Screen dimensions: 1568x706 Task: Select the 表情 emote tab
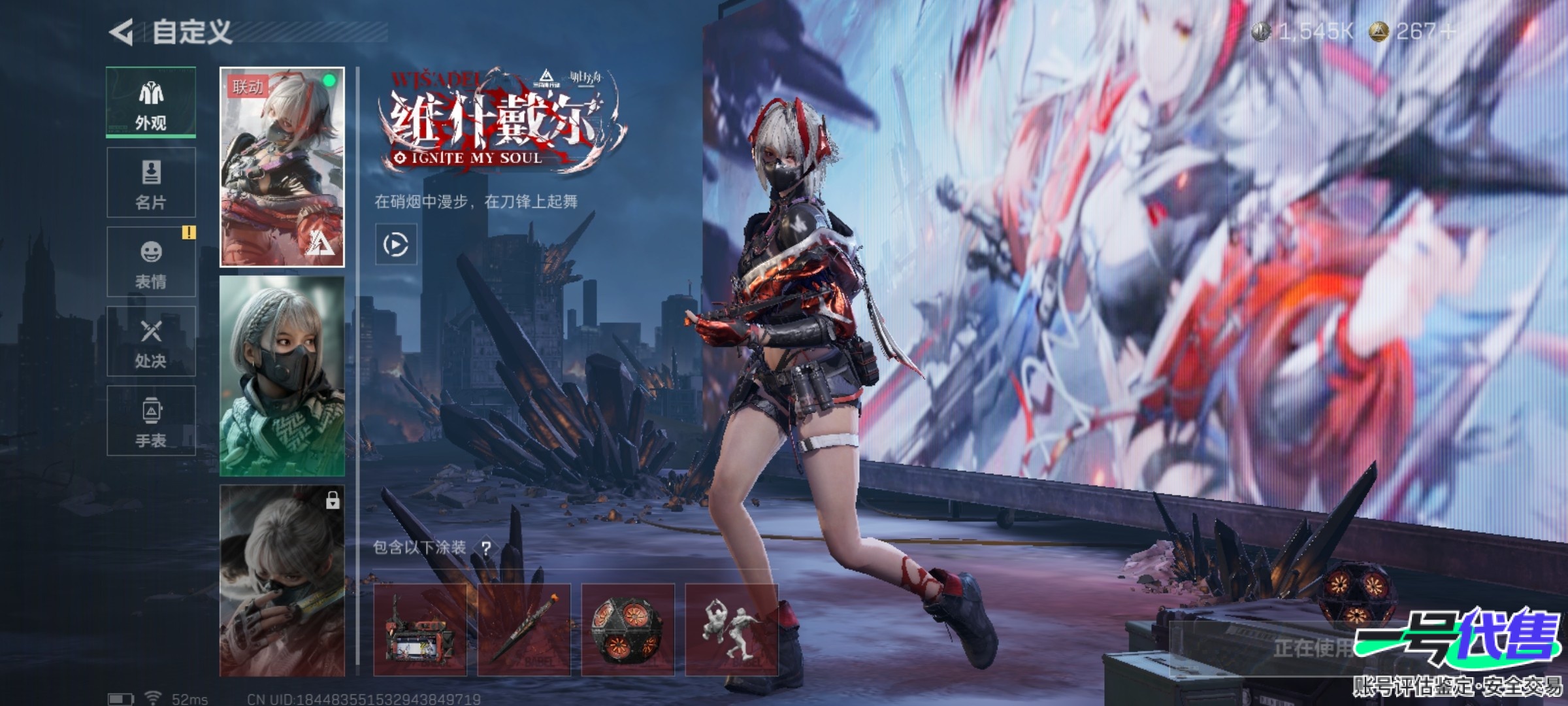pyautogui.click(x=151, y=262)
